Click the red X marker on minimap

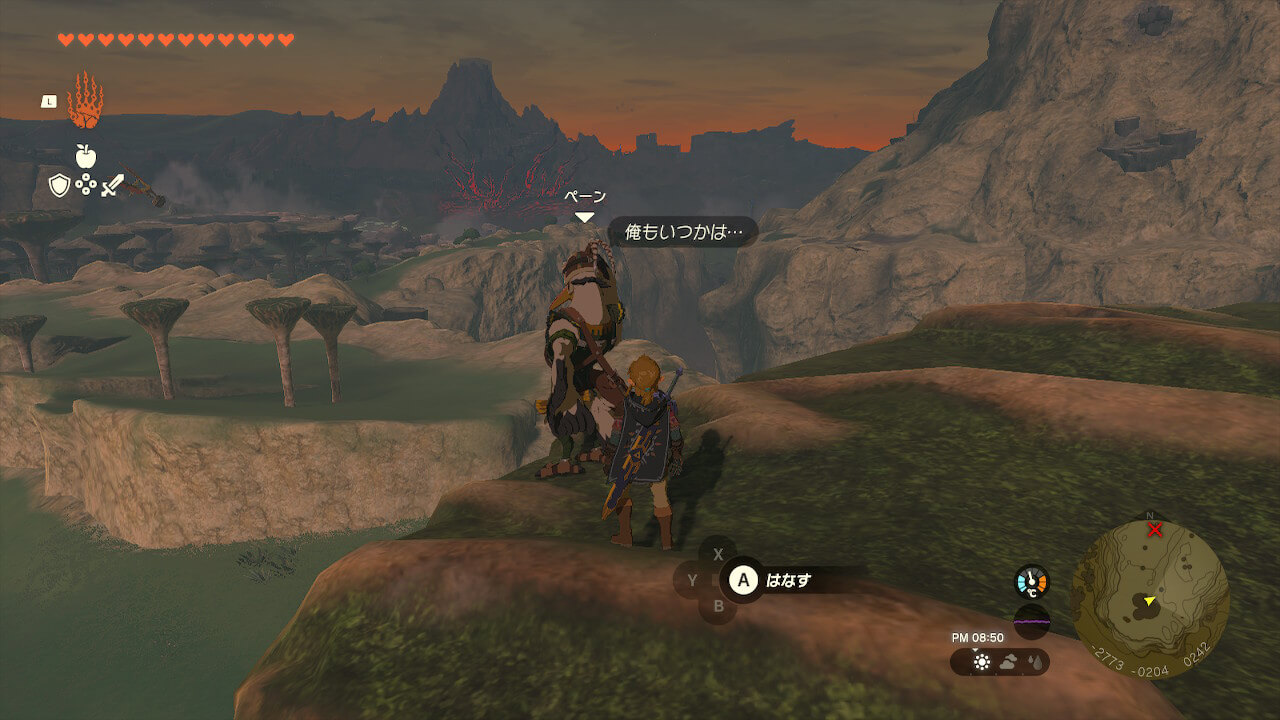point(1155,529)
